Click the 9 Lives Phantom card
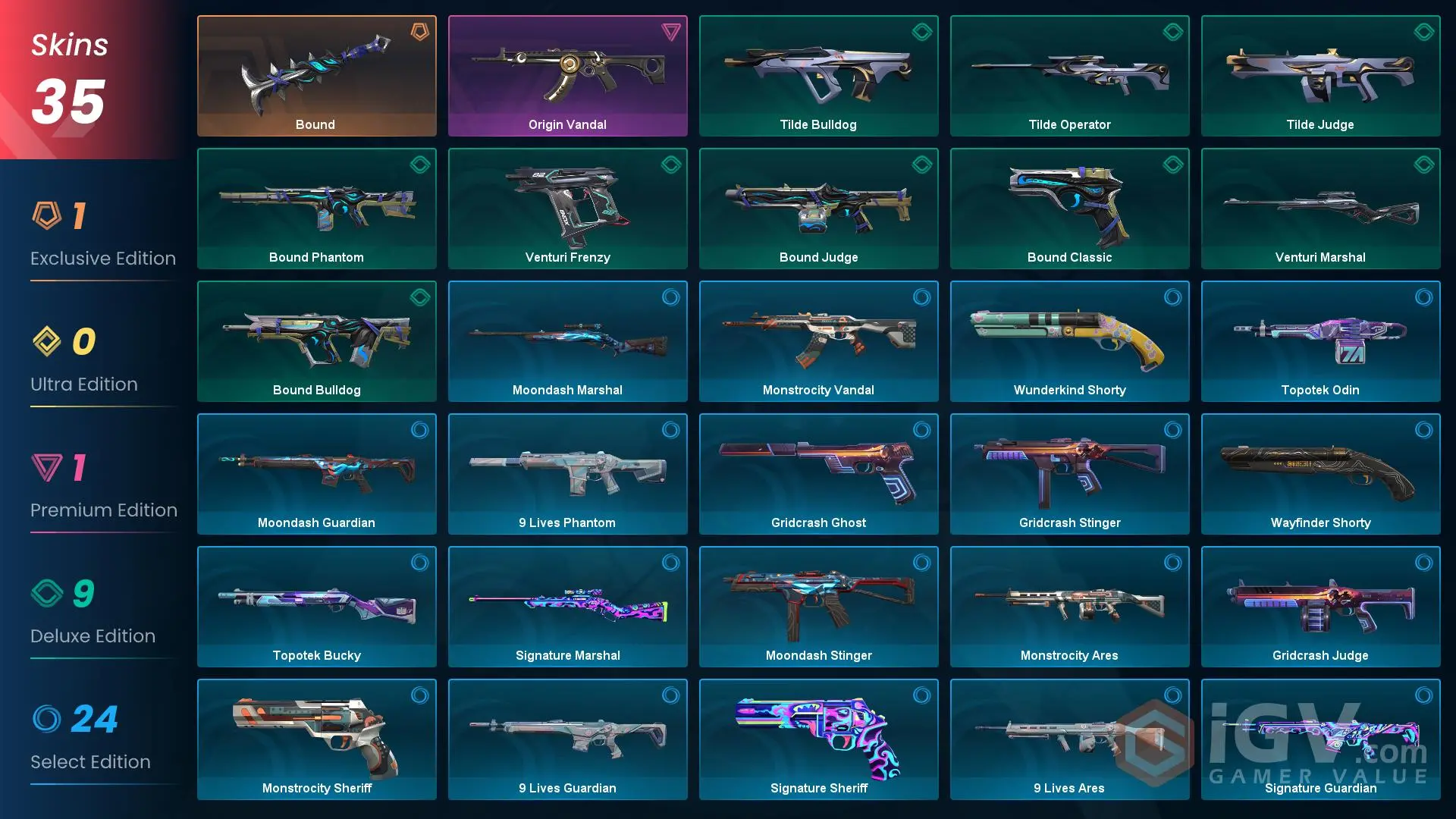1456x819 pixels. (x=567, y=474)
